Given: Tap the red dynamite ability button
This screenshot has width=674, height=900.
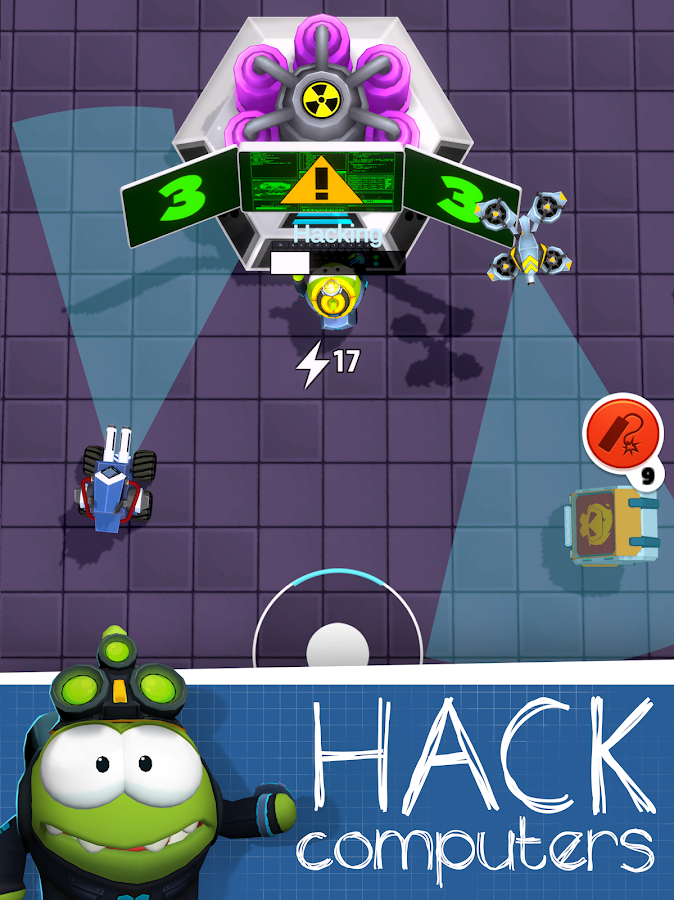Looking at the screenshot, I should [622, 434].
